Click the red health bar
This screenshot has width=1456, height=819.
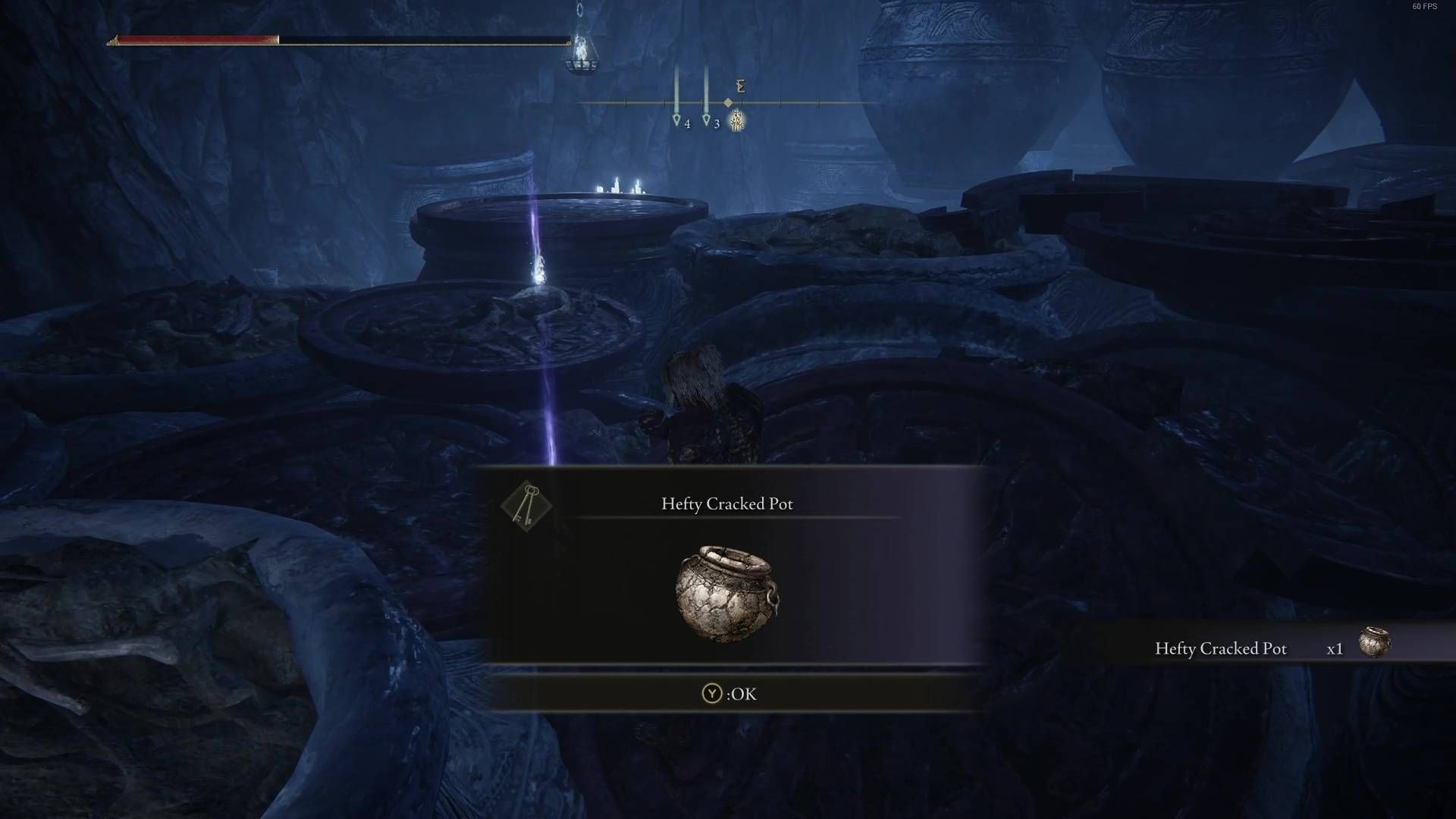pos(193,38)
